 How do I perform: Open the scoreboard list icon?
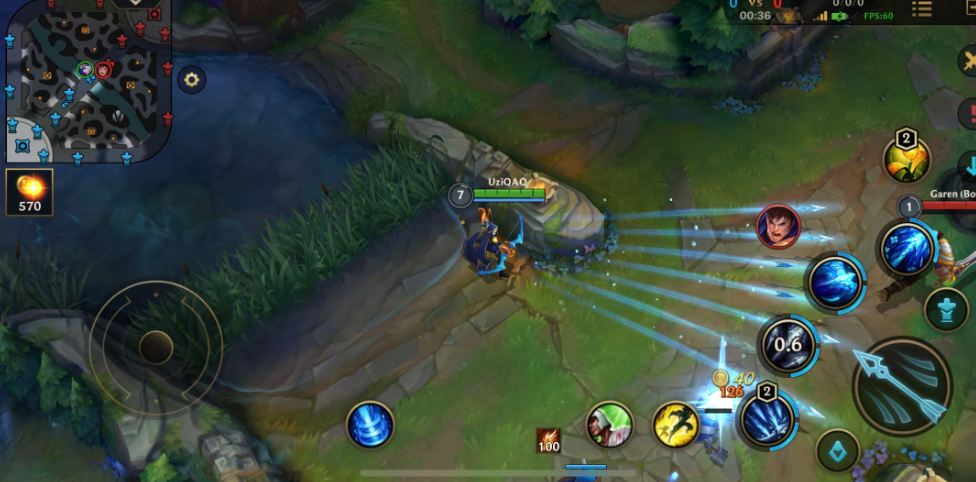921,10
